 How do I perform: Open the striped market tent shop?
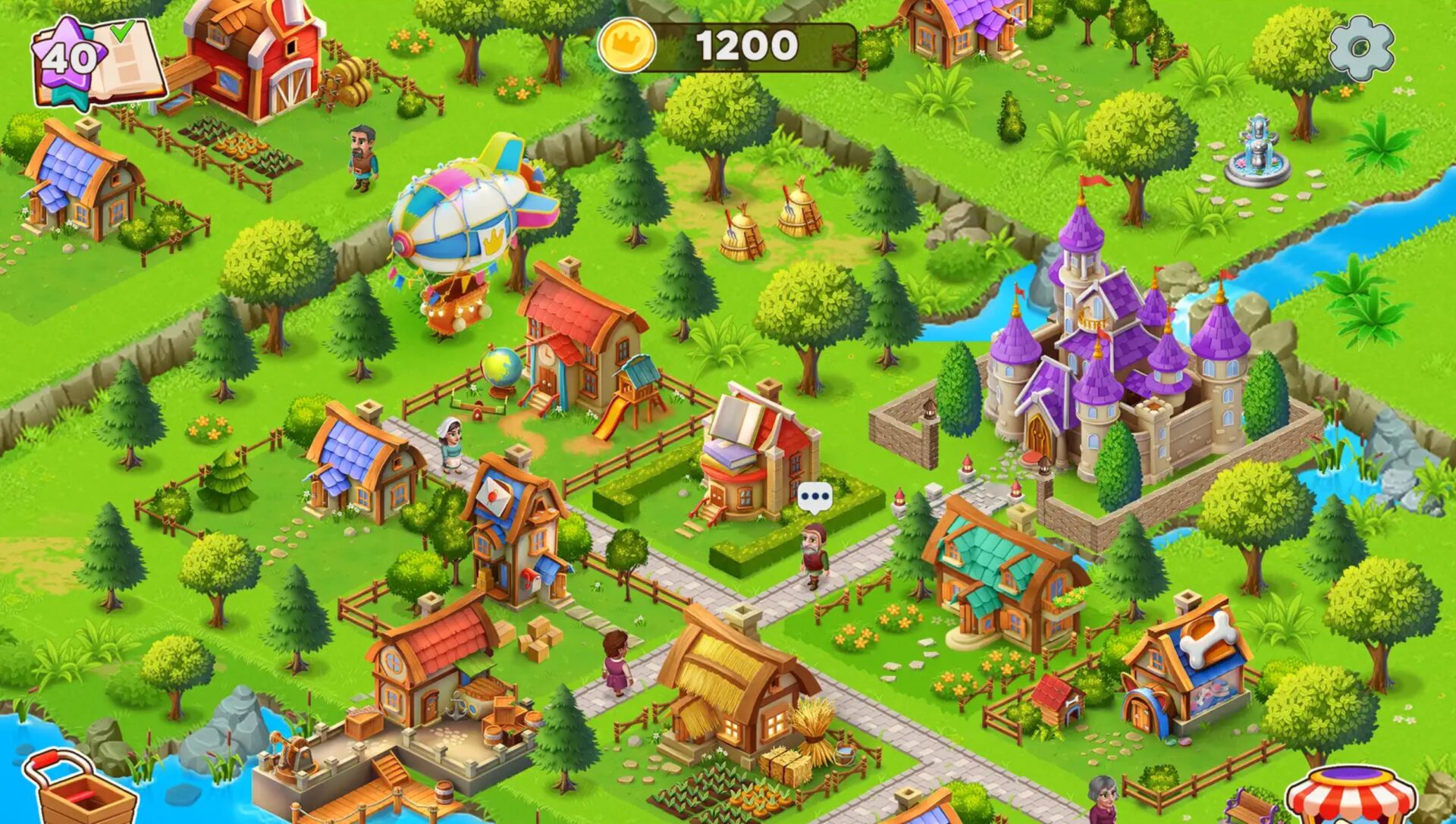[1351, 796]
